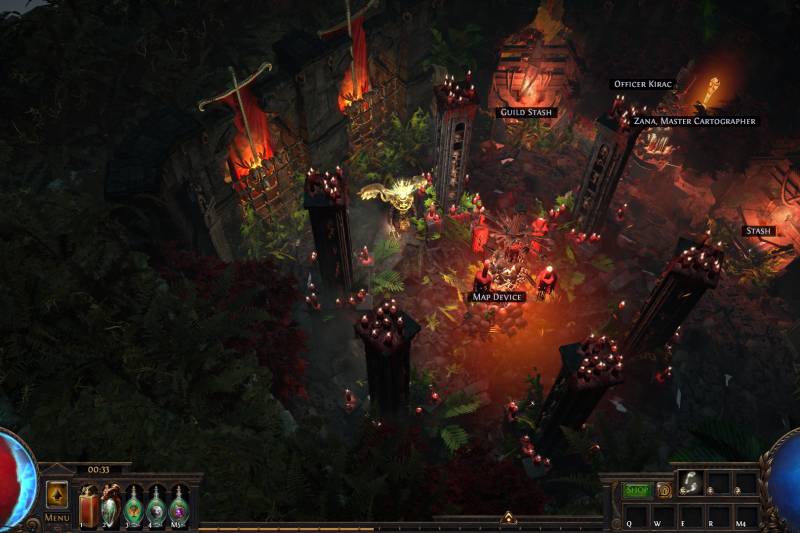Image resolution: width=800 pixels, height=533 pixels.
Task: Open the Stash label
Action: tap(758, 231)
